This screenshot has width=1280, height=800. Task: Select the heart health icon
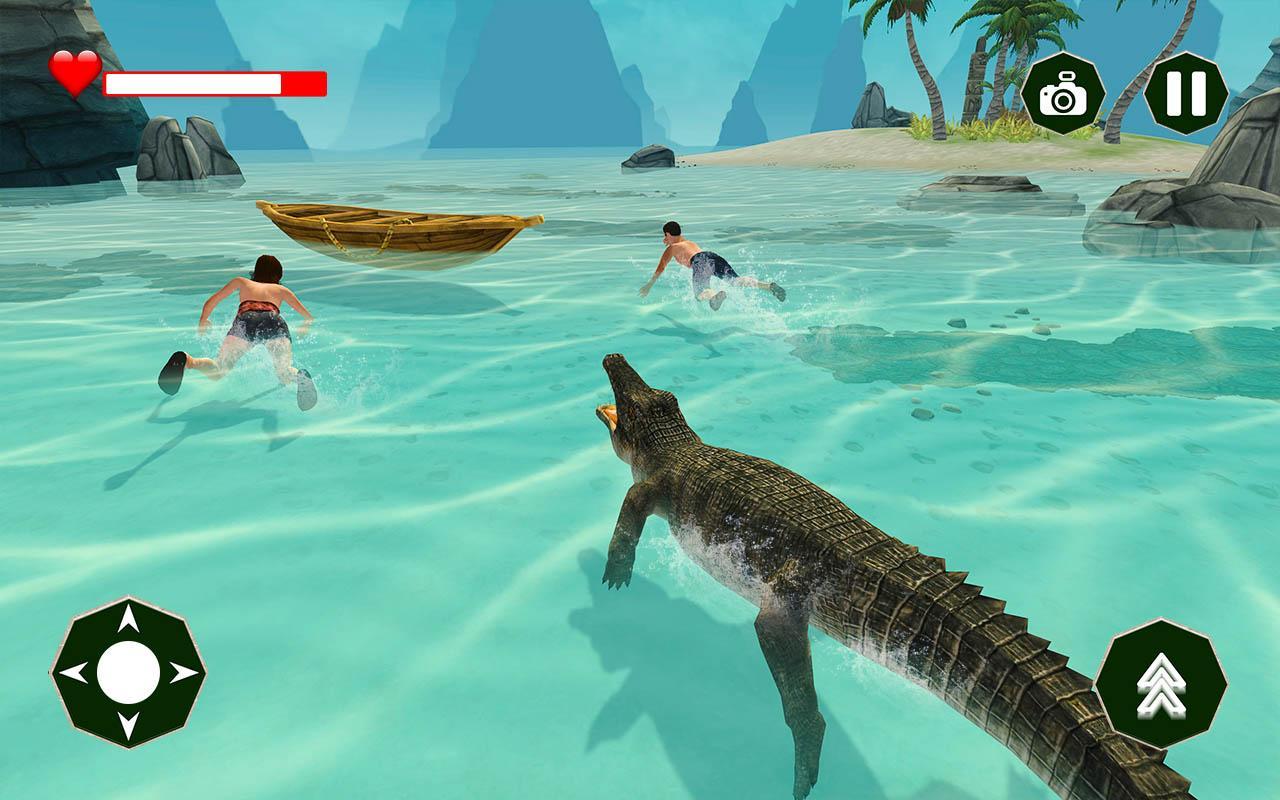pos(74,72)
